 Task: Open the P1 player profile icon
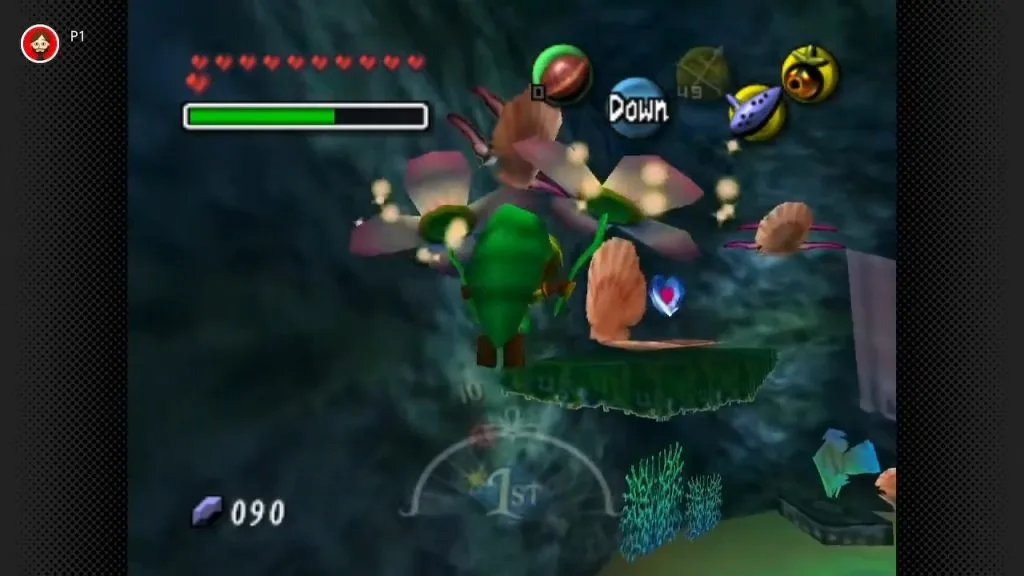tap(40, 42)
